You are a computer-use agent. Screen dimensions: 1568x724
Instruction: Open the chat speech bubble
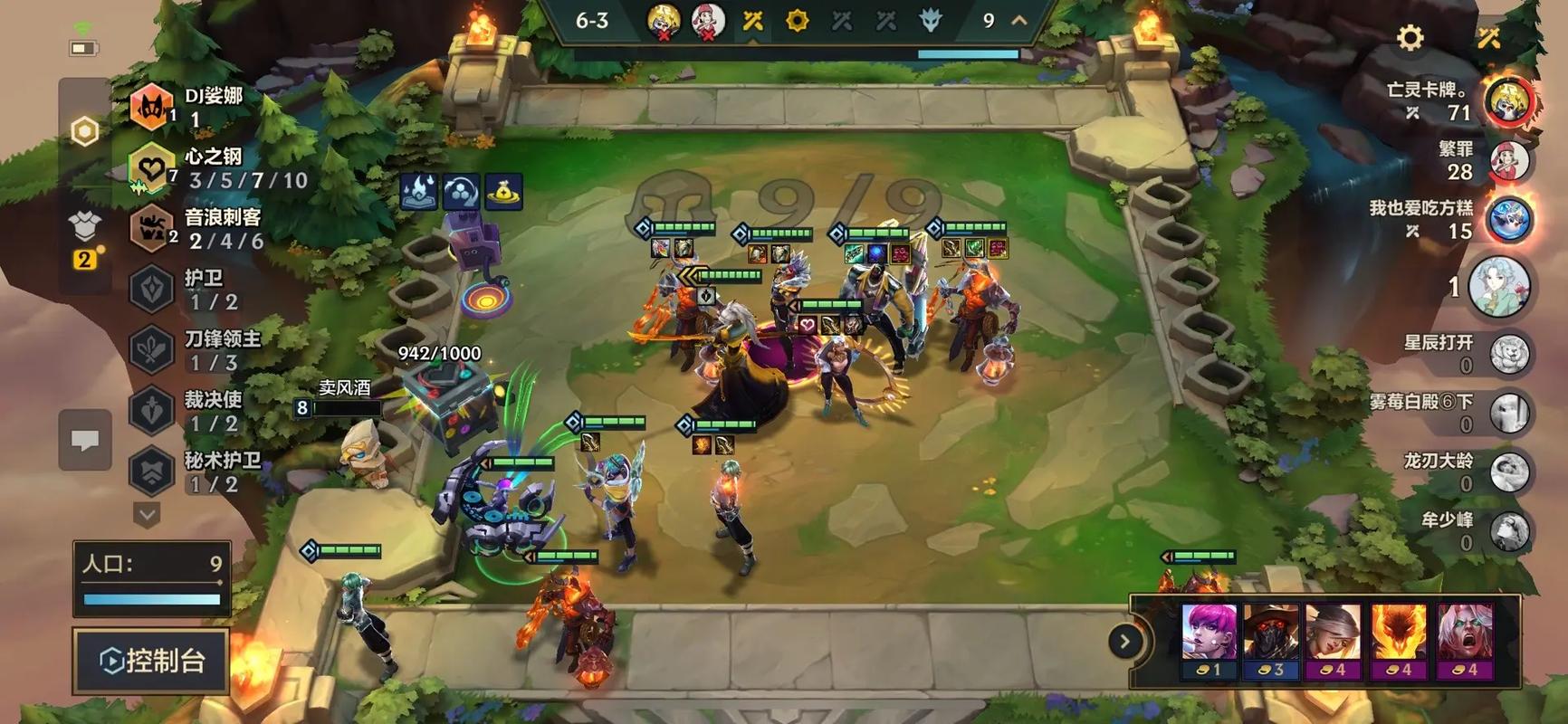(85, 441)
